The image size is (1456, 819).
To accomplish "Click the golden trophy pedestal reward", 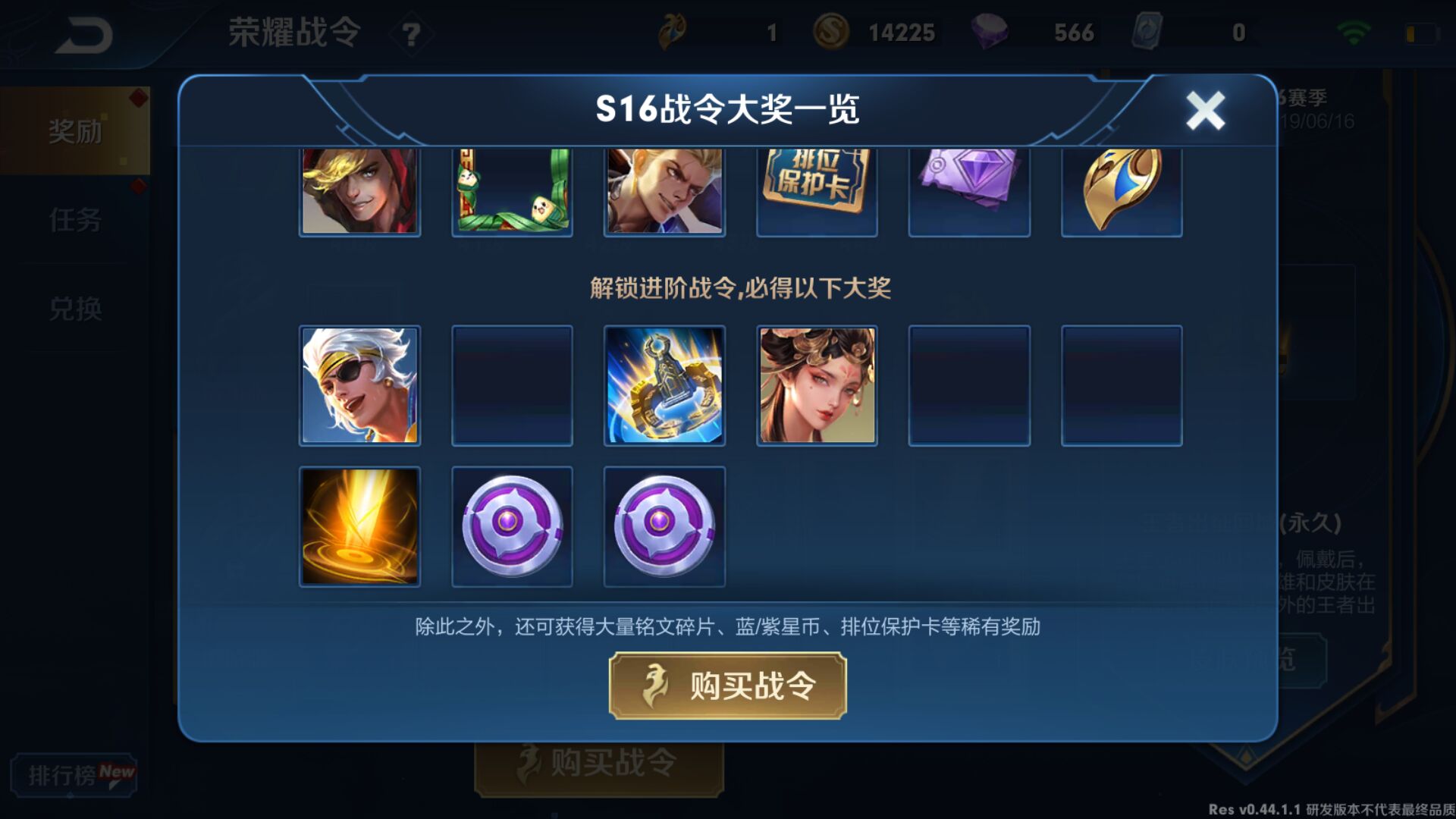I will pyautogui.click(x=664, y=385).
